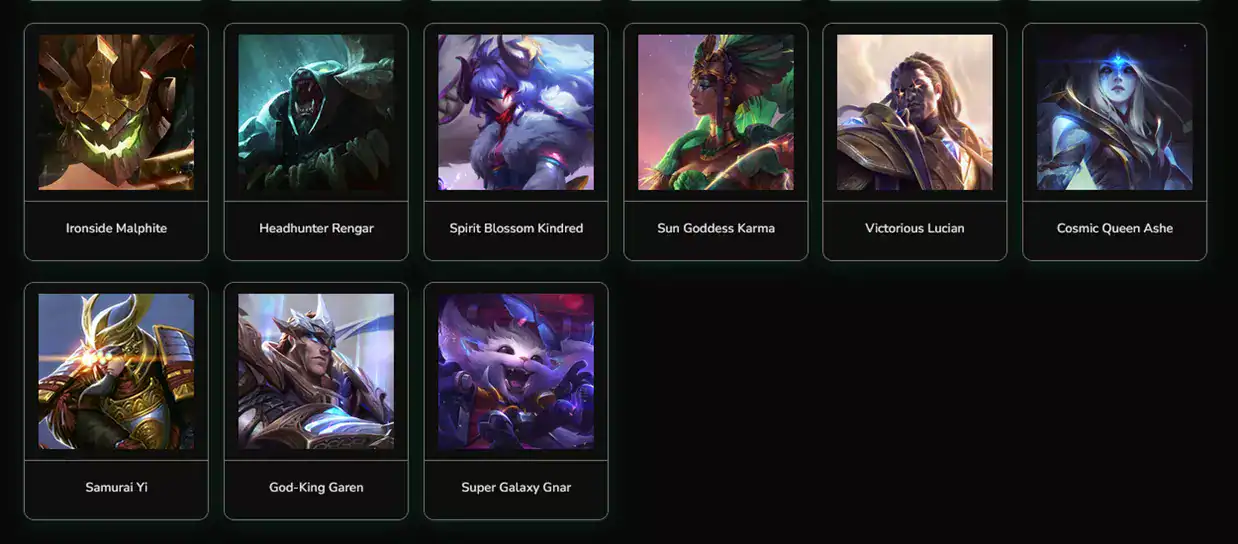
Task: Pick the Sun Goddess Karma skin
Action: click(716, 141)
